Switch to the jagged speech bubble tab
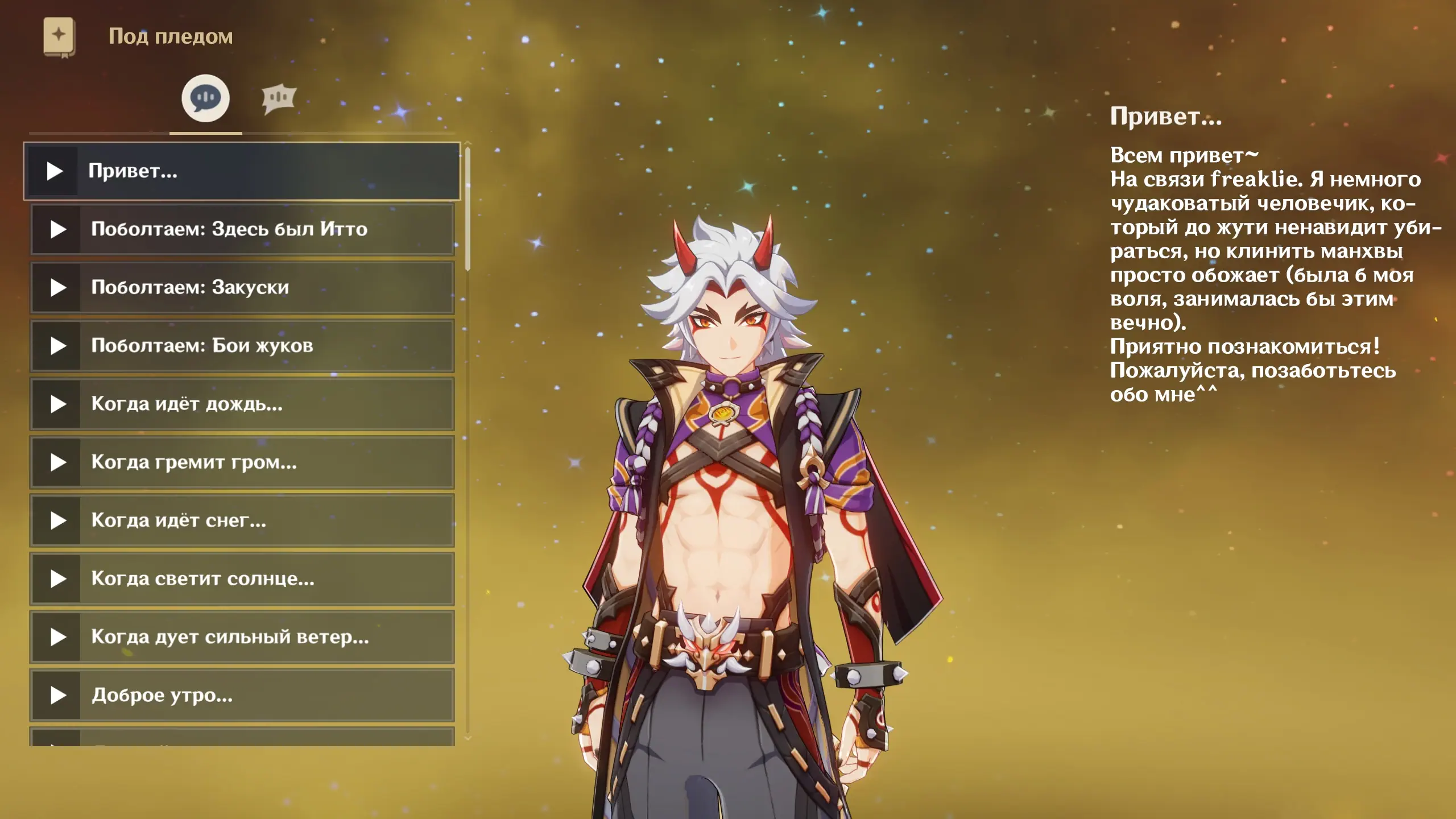This screenshot has width=1456, height=819. click(279, 98)
